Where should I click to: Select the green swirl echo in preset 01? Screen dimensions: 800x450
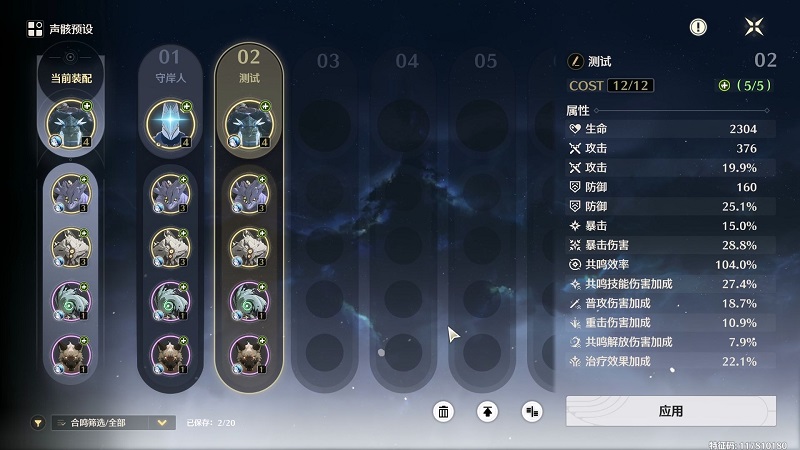pos(170,299)
